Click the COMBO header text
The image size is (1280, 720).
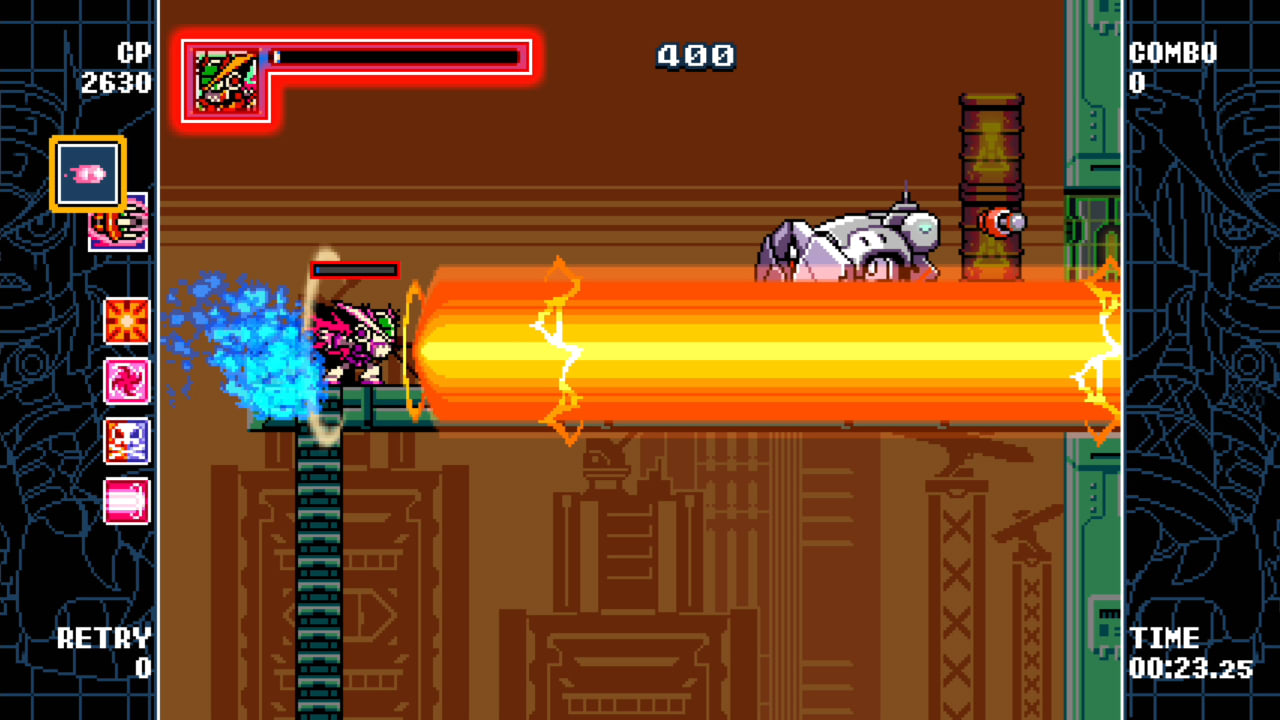1171,52
